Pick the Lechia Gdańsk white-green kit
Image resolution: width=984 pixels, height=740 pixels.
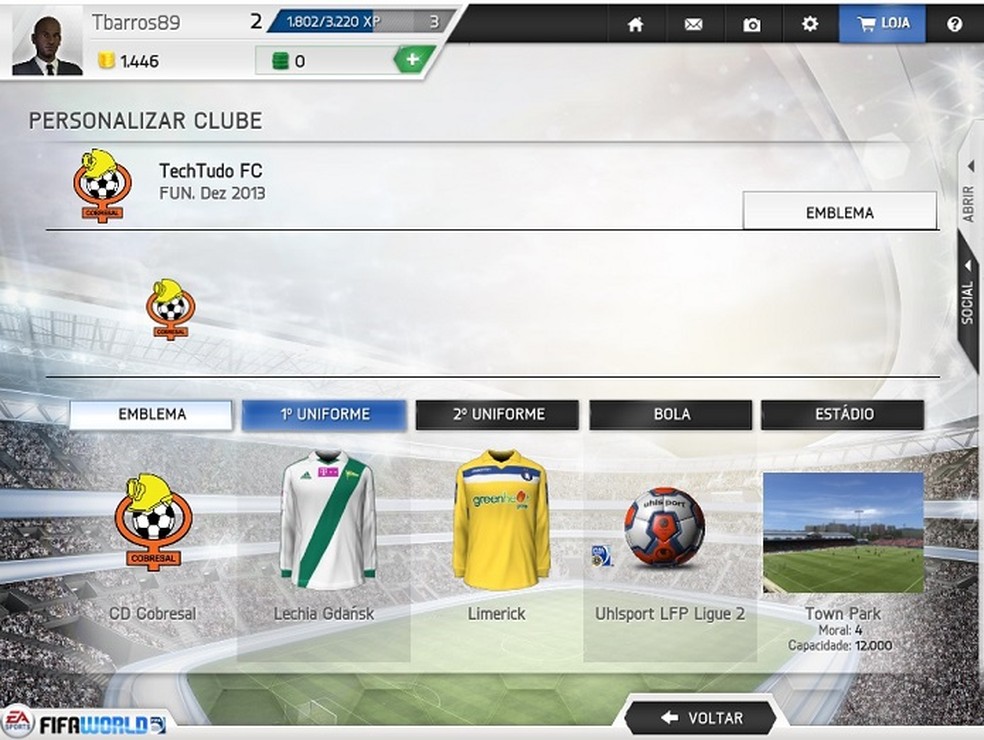pos(326,521)
